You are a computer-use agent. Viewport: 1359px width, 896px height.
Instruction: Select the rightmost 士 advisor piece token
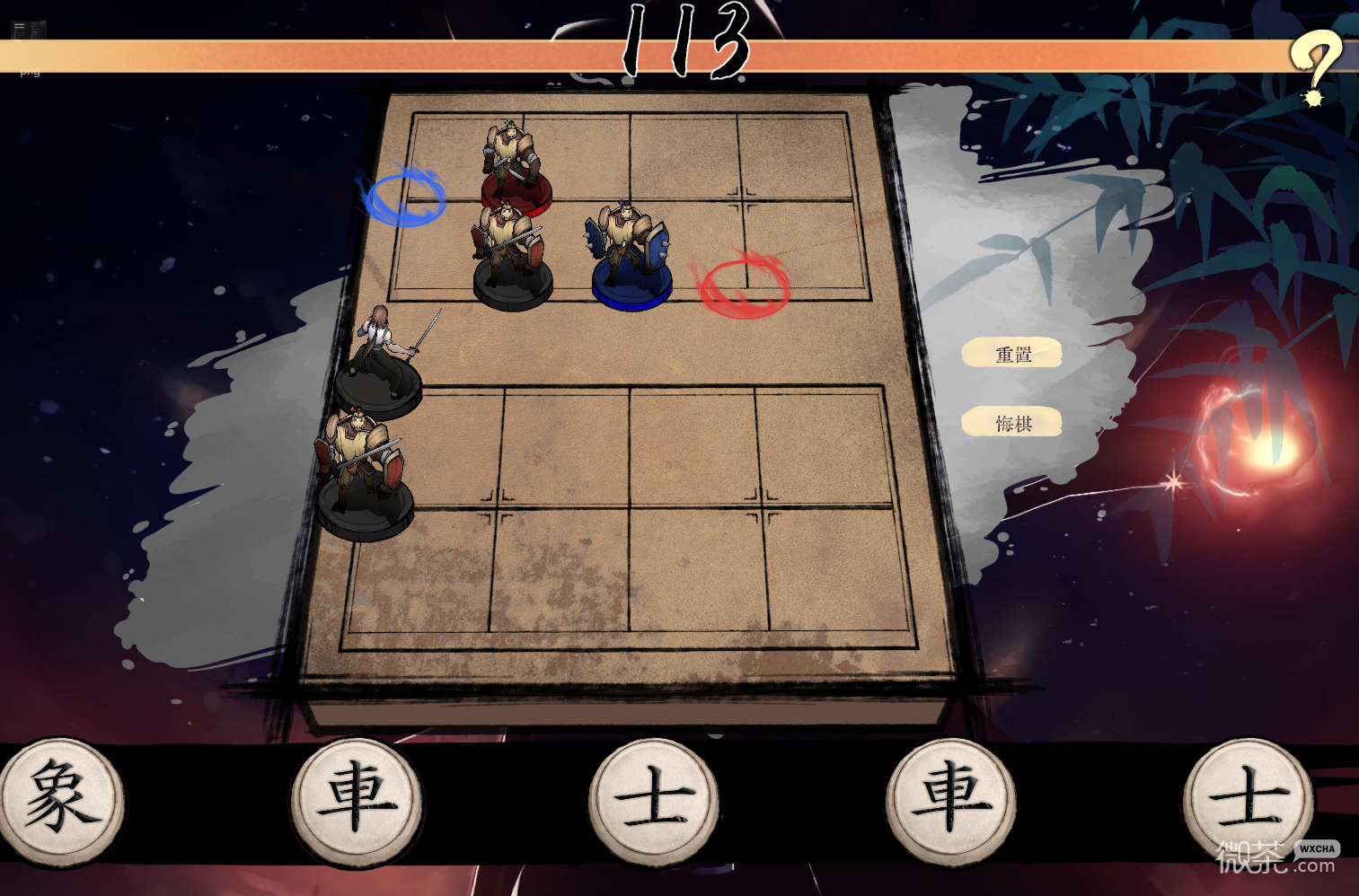1249,802
